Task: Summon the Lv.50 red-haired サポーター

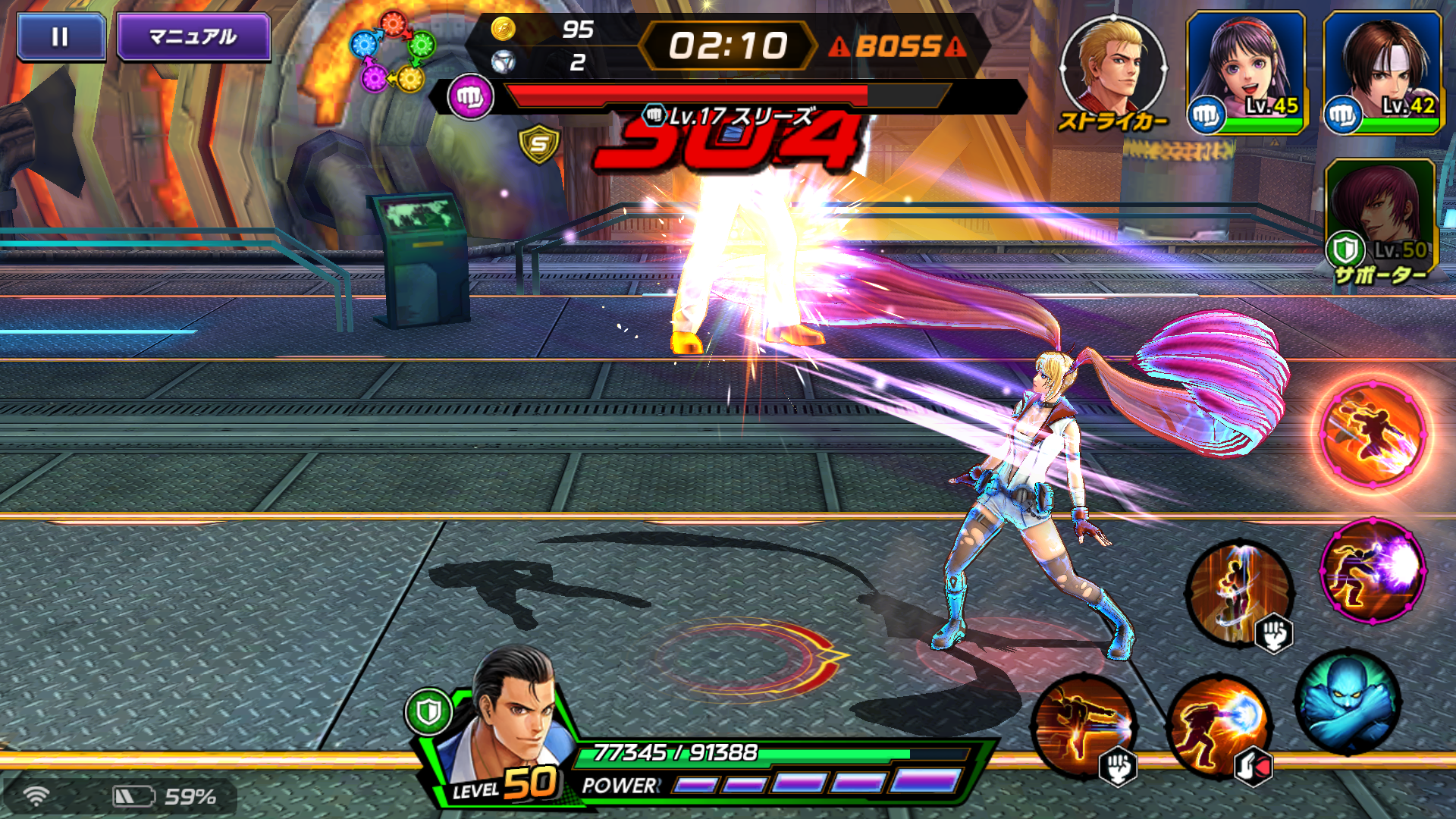Action: click(x=1380, y=216)
